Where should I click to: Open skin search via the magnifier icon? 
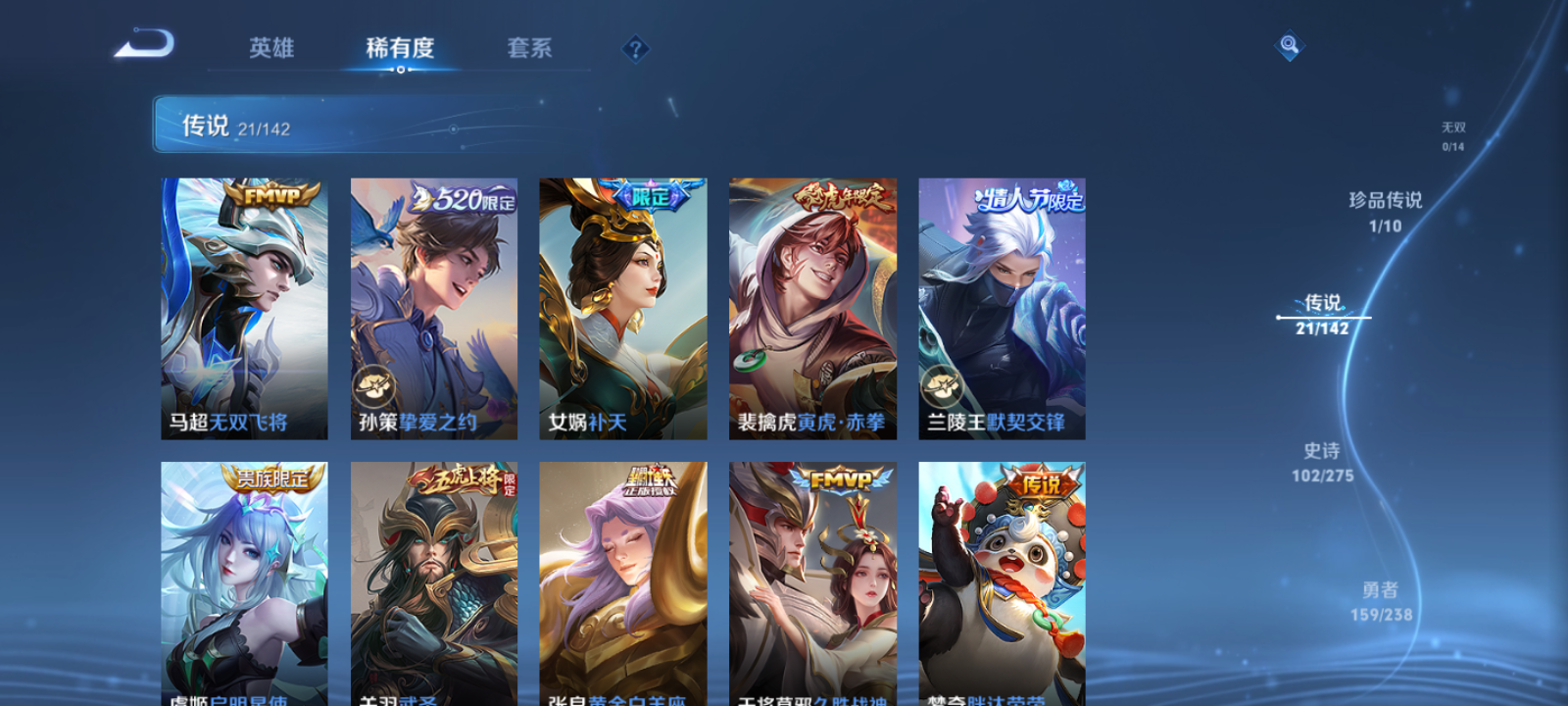point(1288,44)
